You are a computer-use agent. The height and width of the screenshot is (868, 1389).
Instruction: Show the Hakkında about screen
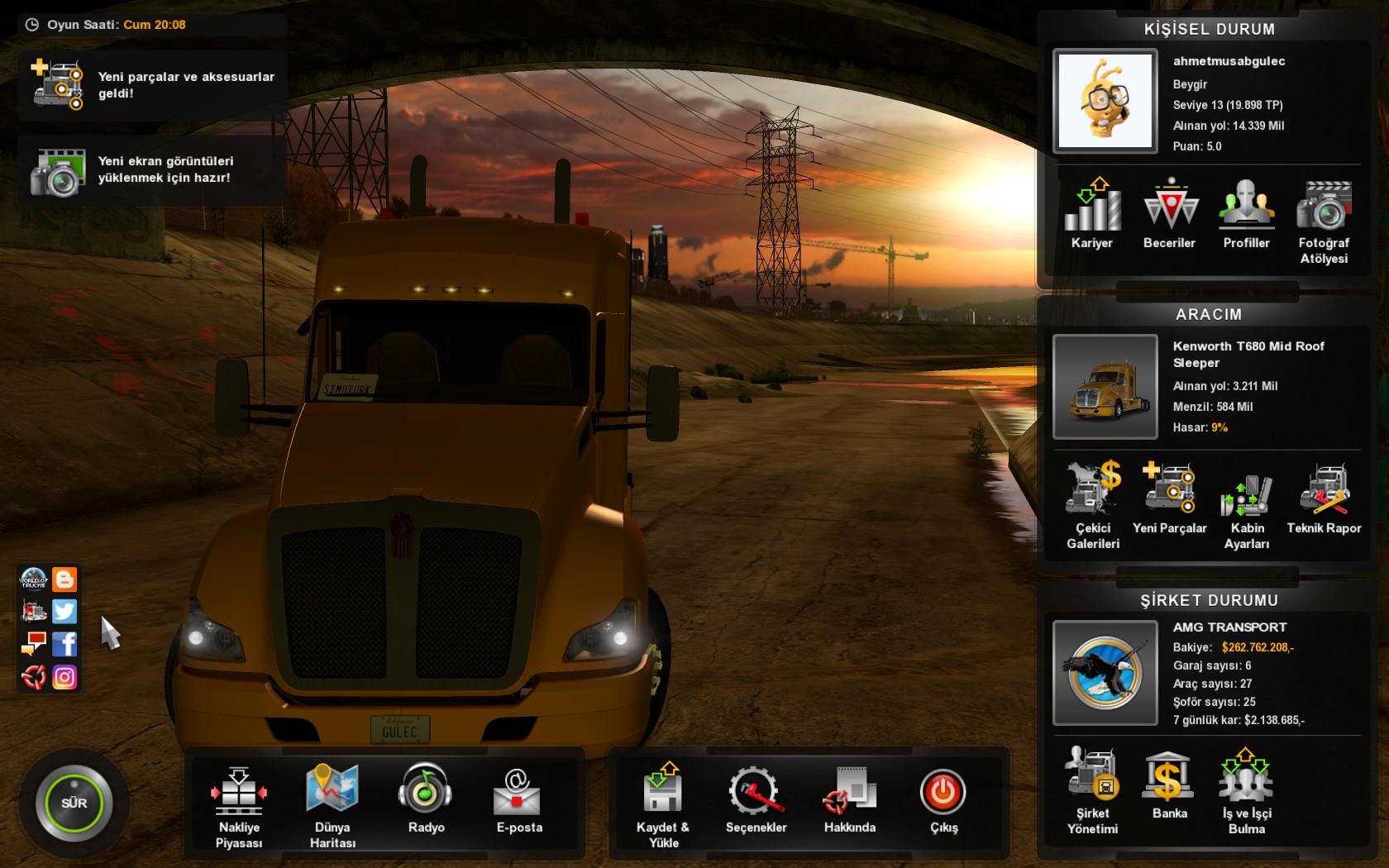[849, 798]
